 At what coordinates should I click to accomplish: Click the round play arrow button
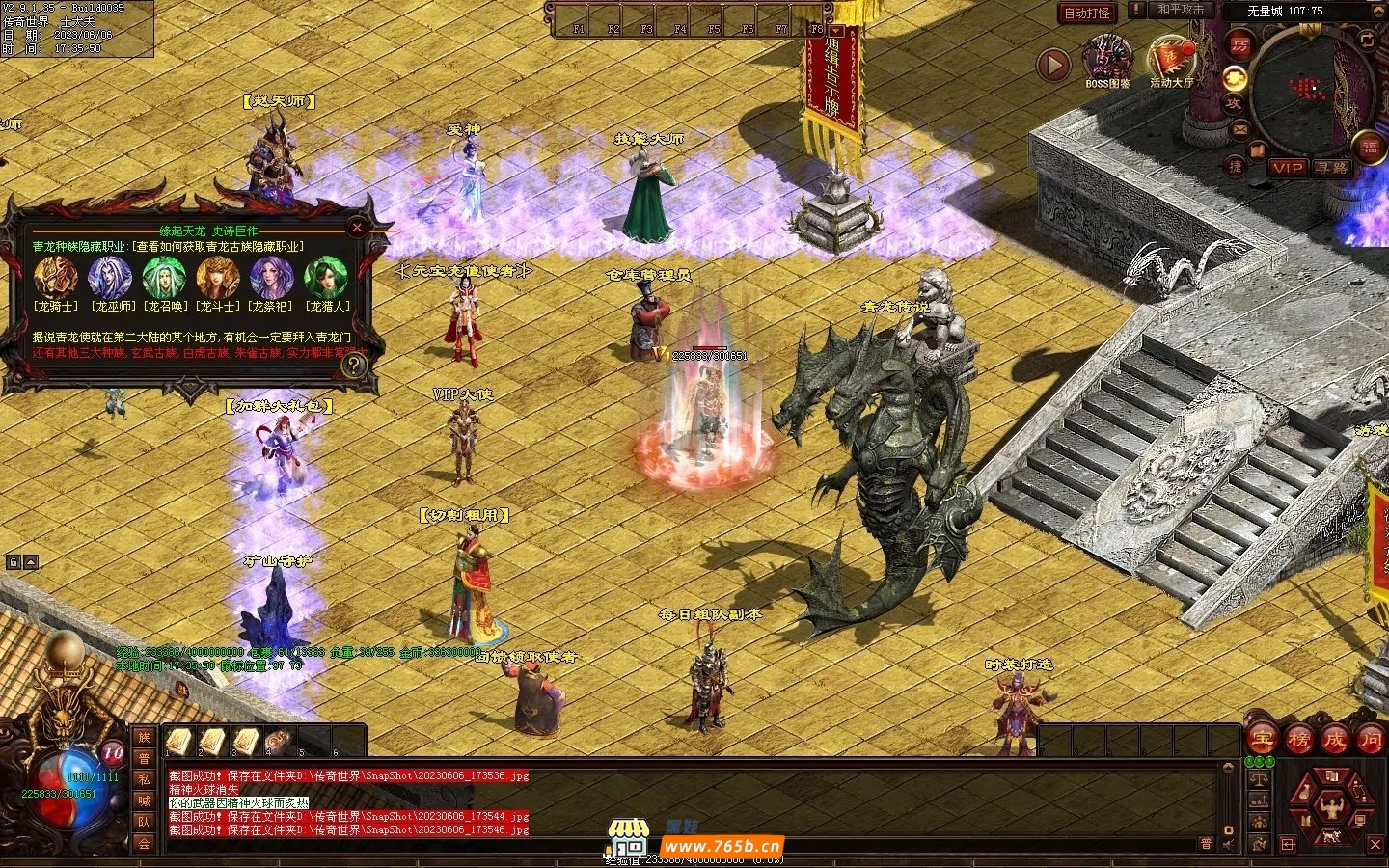click(x=1053, y=65)
